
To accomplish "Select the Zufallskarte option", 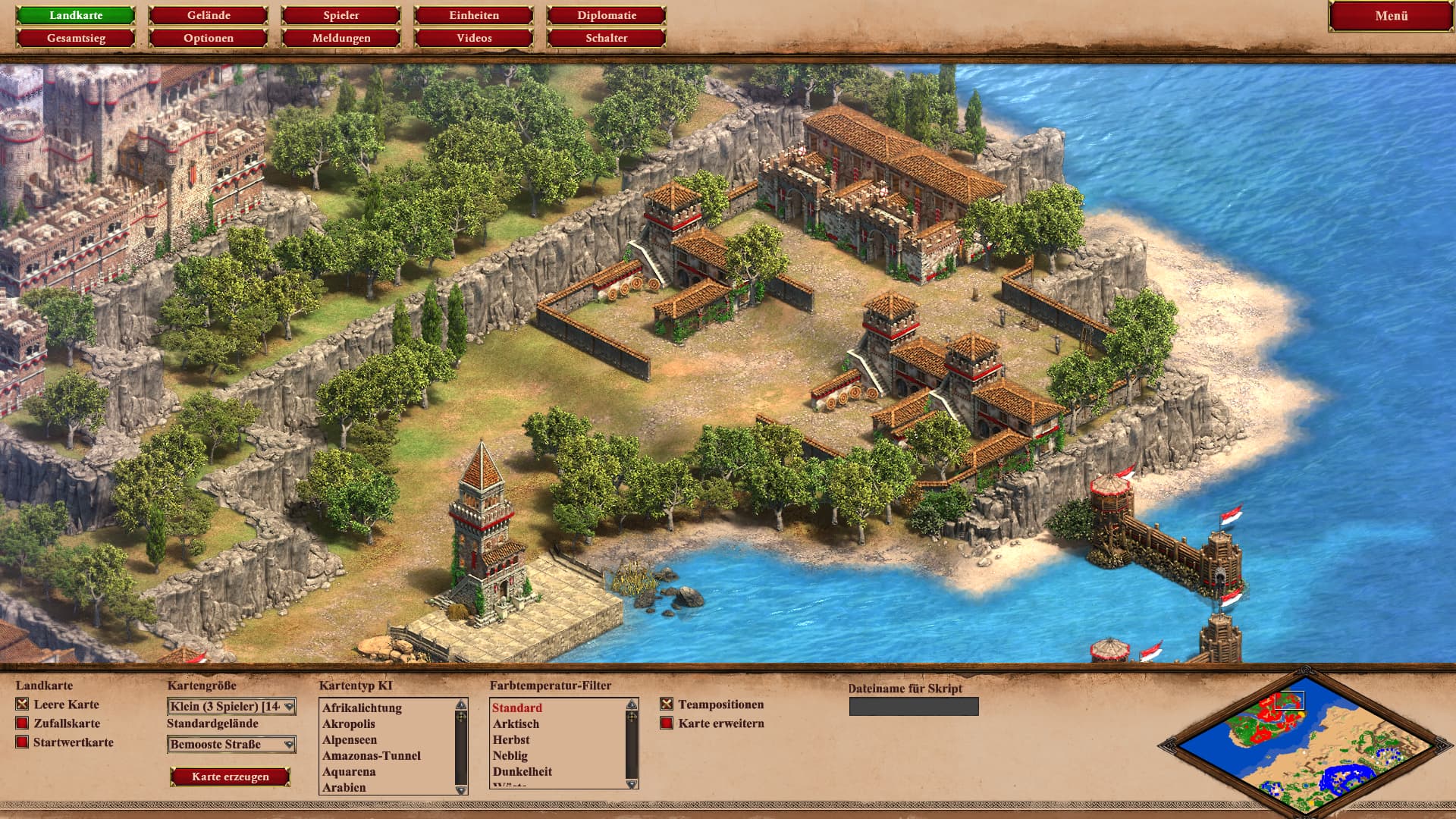I will click(22, 723).
